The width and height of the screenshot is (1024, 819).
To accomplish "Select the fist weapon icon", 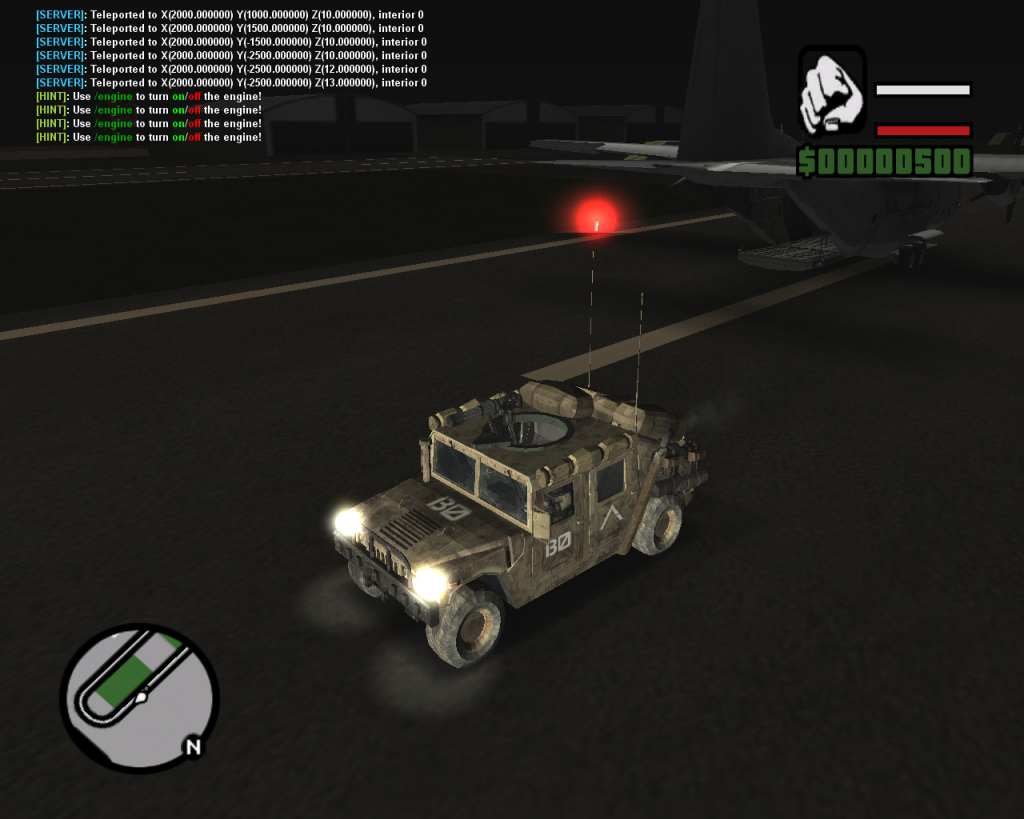I will point(832,92).
